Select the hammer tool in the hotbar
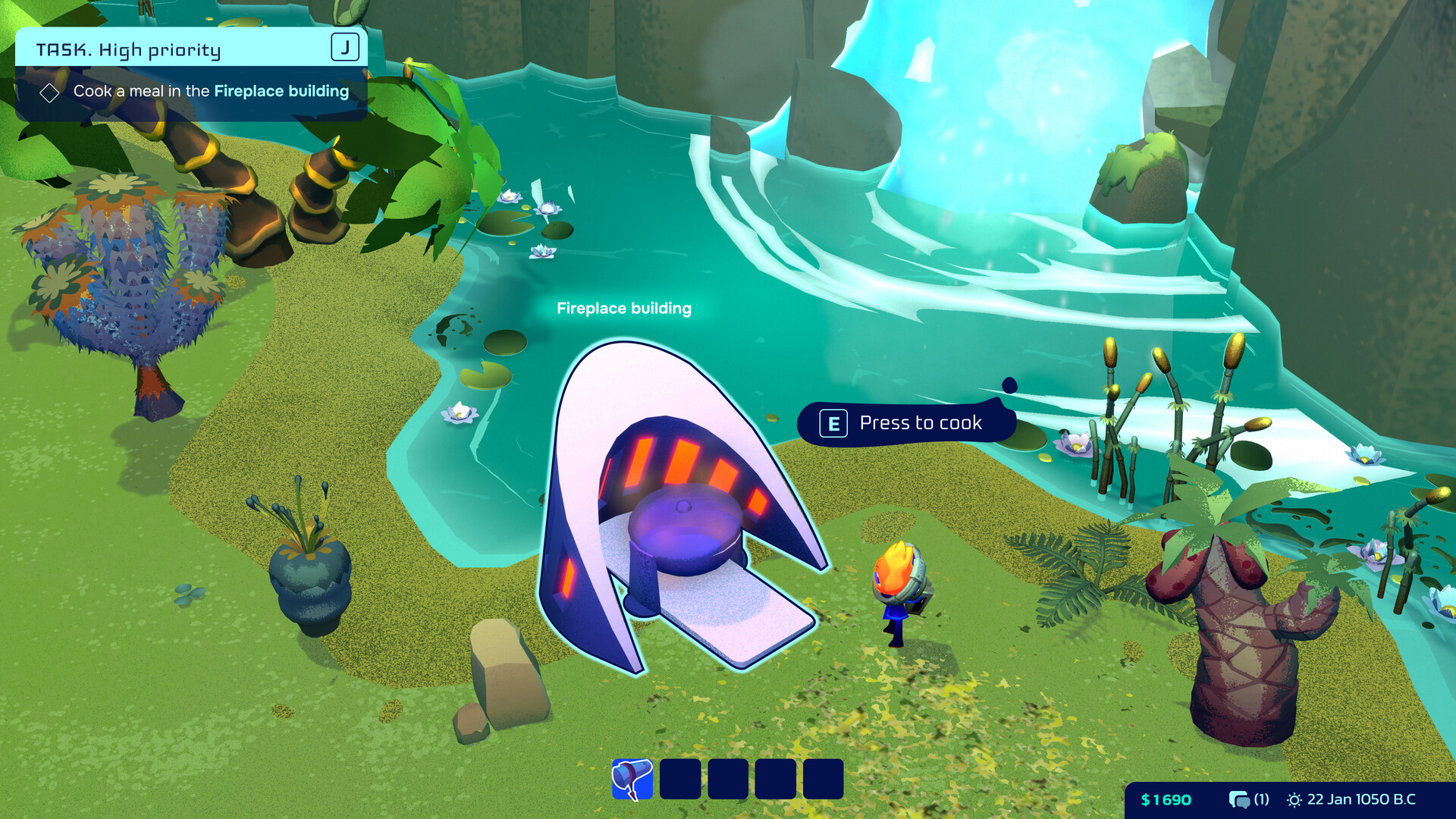The width and height of the screenshot is (1456, 819). pyautogui.click(x=632, y=778)
